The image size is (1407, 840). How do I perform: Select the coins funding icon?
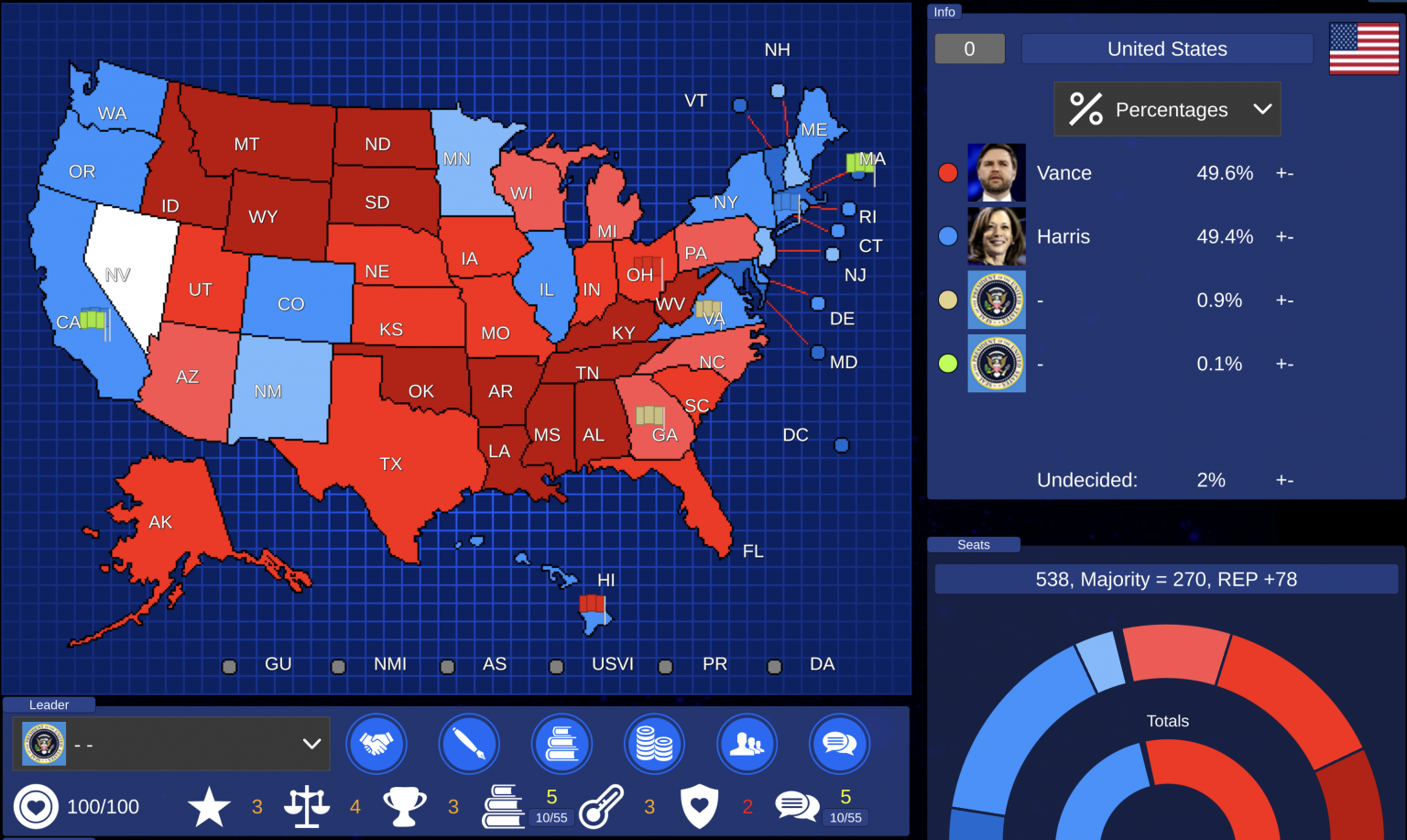click(x=654, y=744)
